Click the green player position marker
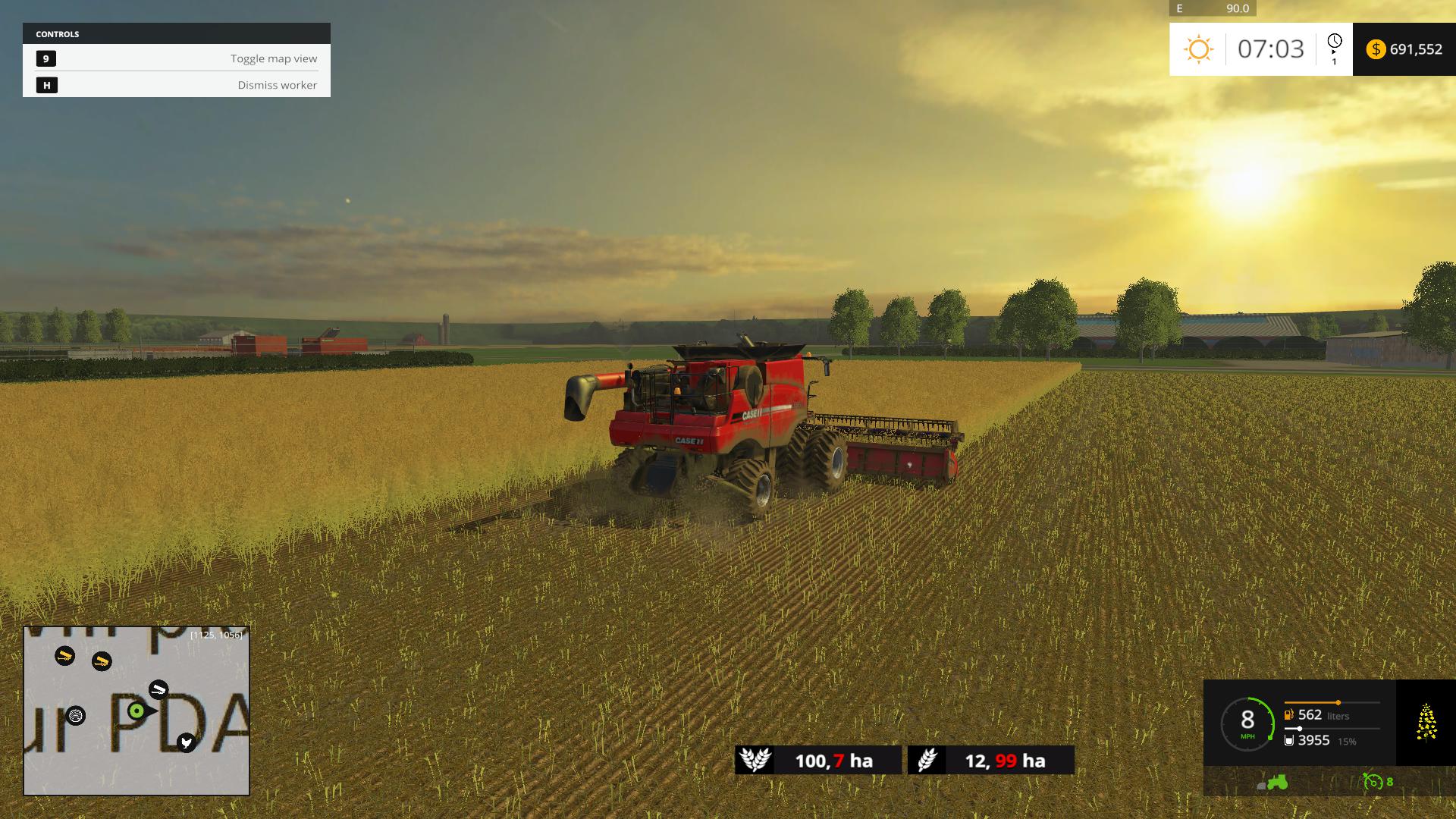The height and width of the screenshot is (819, 1456). 136,711
